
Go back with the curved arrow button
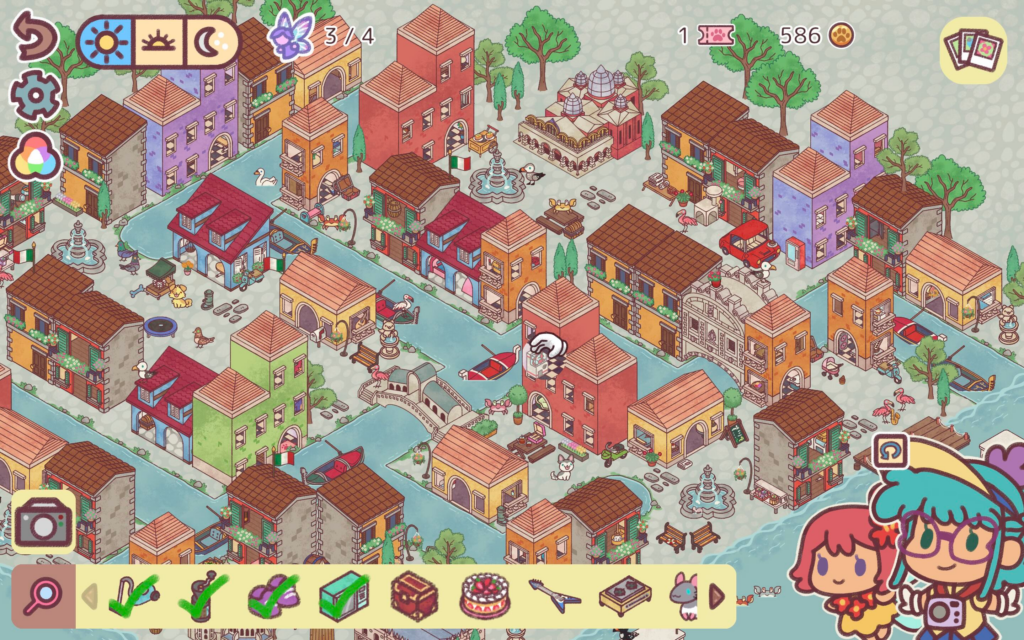[x=35, y=38]
